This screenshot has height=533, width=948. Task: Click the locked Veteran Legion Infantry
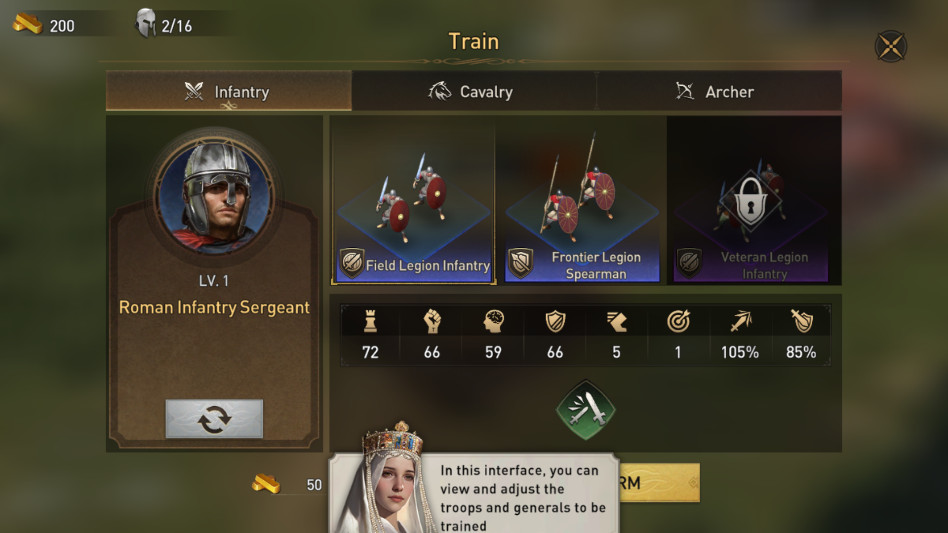[x=751, y=200]
